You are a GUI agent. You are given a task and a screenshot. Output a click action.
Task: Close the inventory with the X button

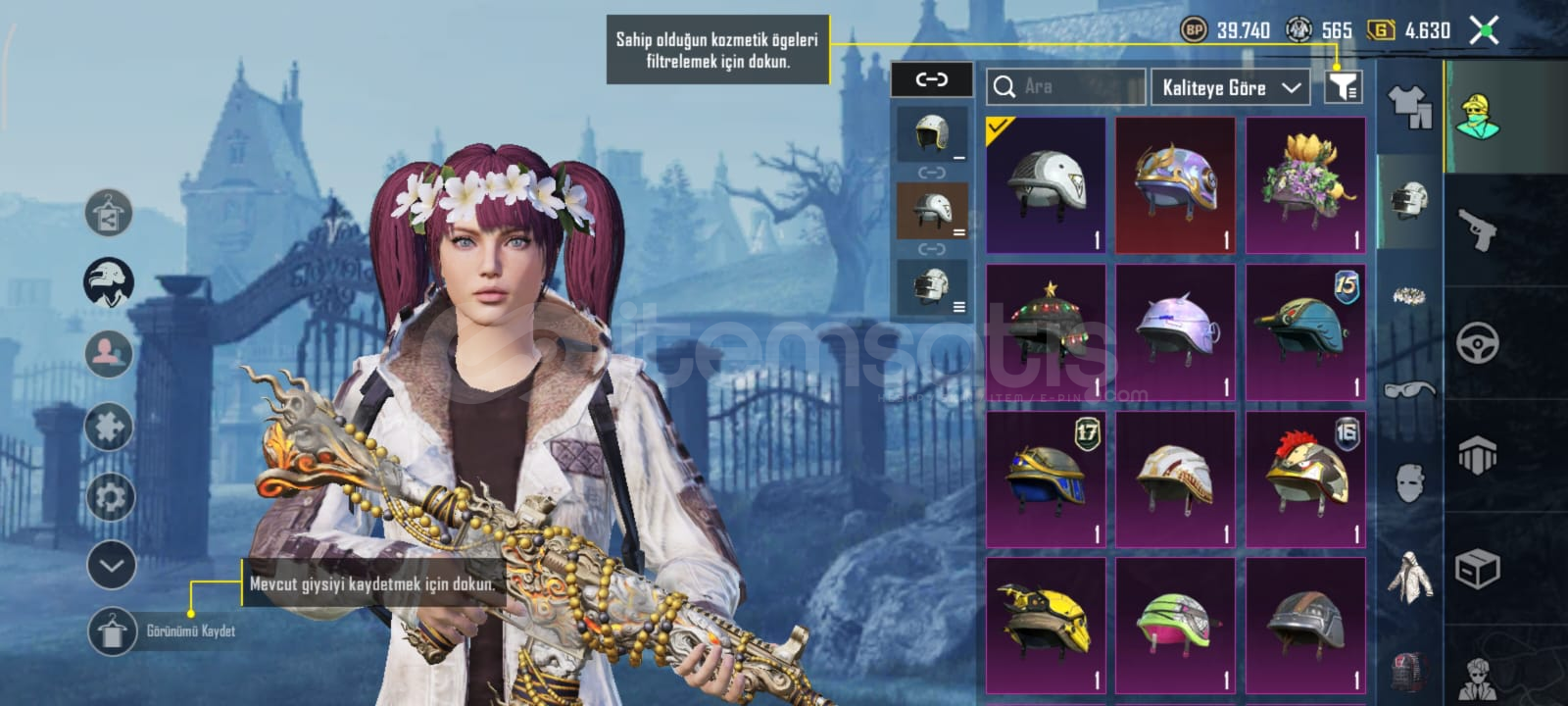(1485, 30)
